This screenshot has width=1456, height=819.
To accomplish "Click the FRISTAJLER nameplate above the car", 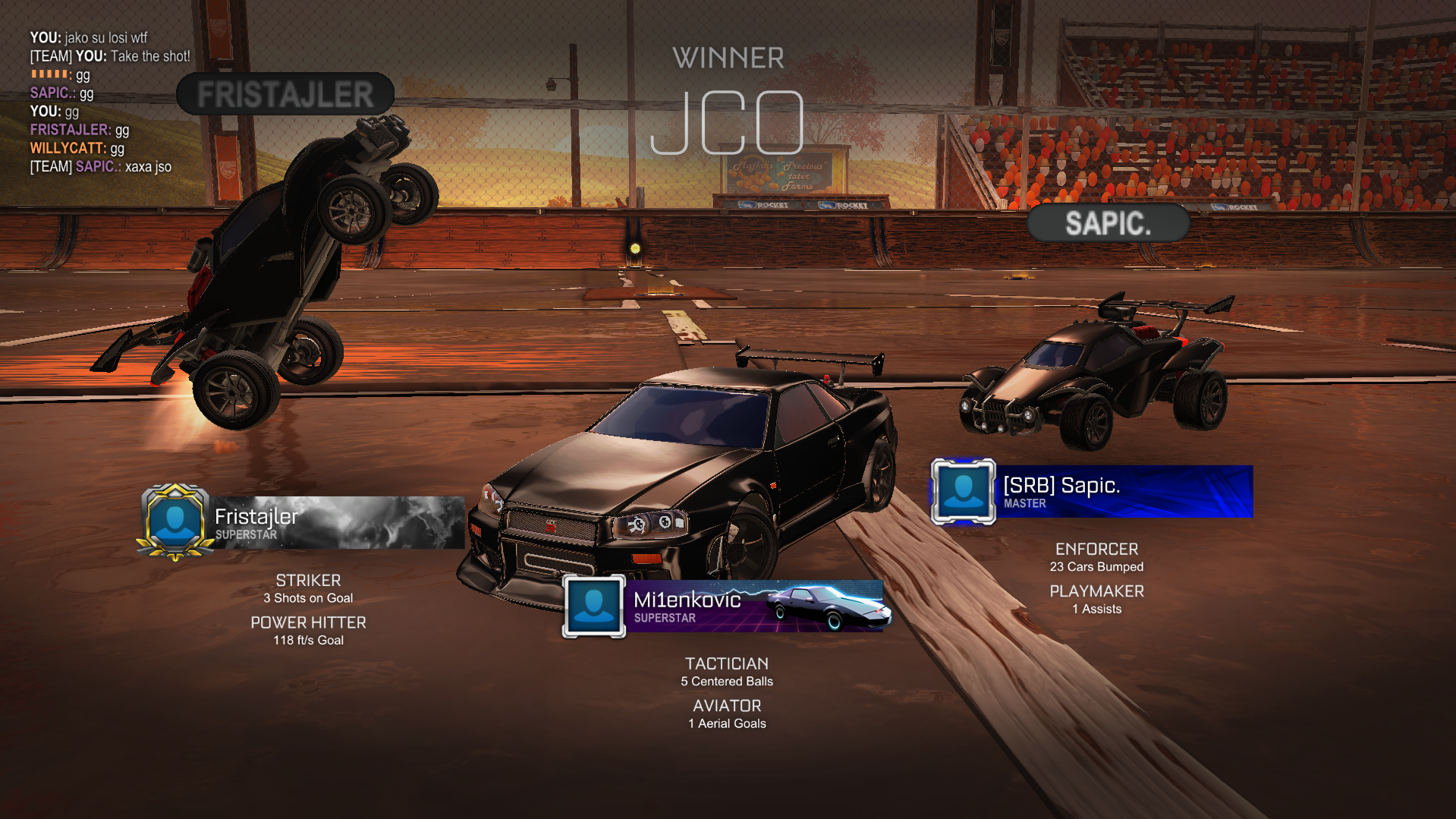I will [x=285, y=95].
